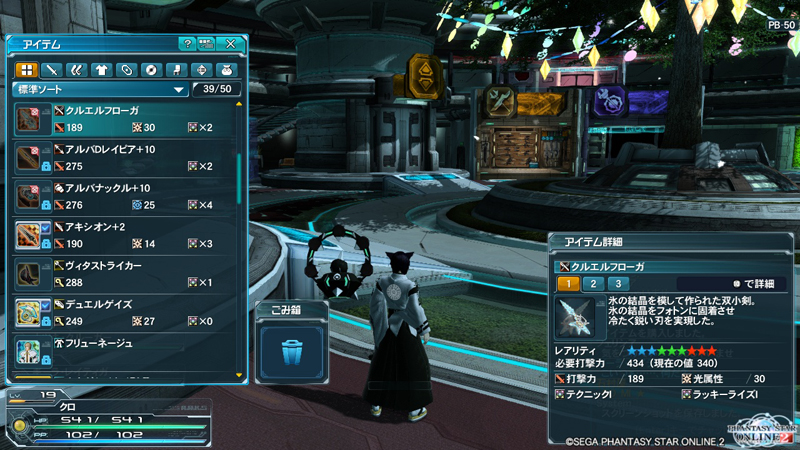Switch to the all-items grid tab

[x=26, y=70]
